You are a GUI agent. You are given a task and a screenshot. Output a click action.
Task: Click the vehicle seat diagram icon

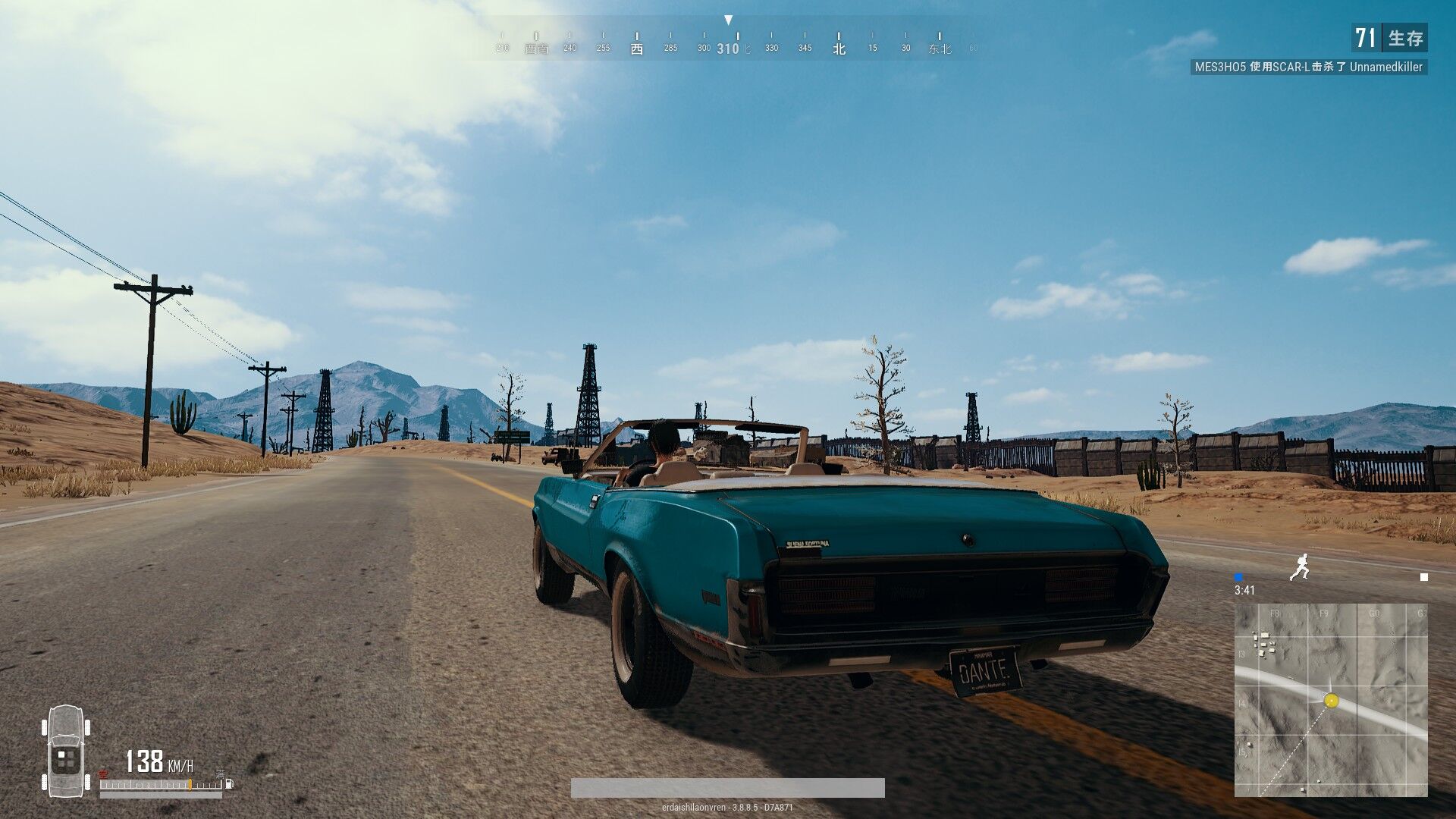point(66,751)
